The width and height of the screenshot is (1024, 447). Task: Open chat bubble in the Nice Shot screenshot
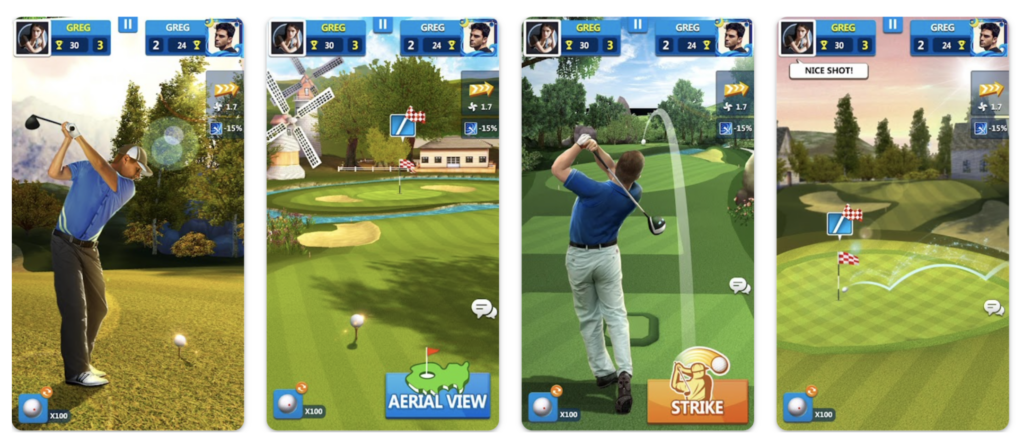(993, 307)
